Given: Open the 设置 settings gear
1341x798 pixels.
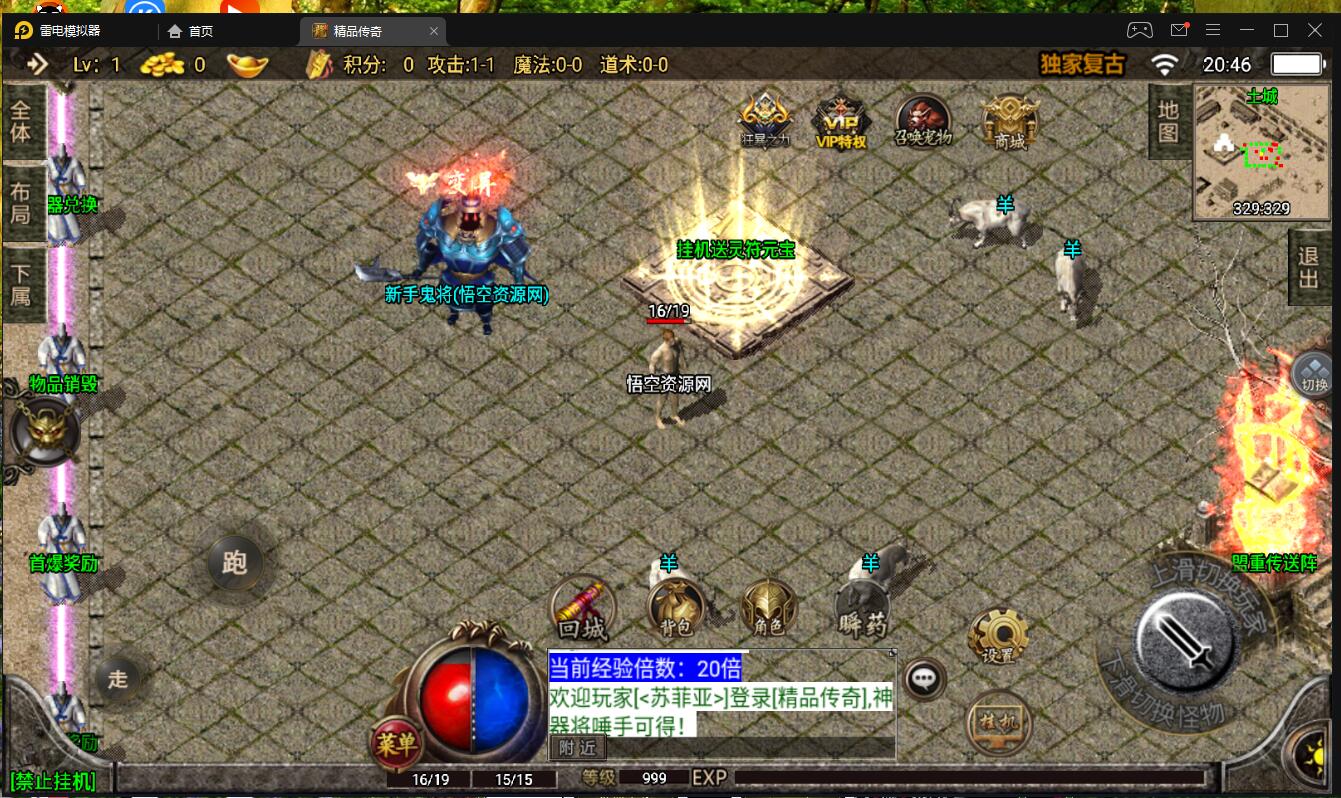Looking at the screenshot, I should click(997, 634).
